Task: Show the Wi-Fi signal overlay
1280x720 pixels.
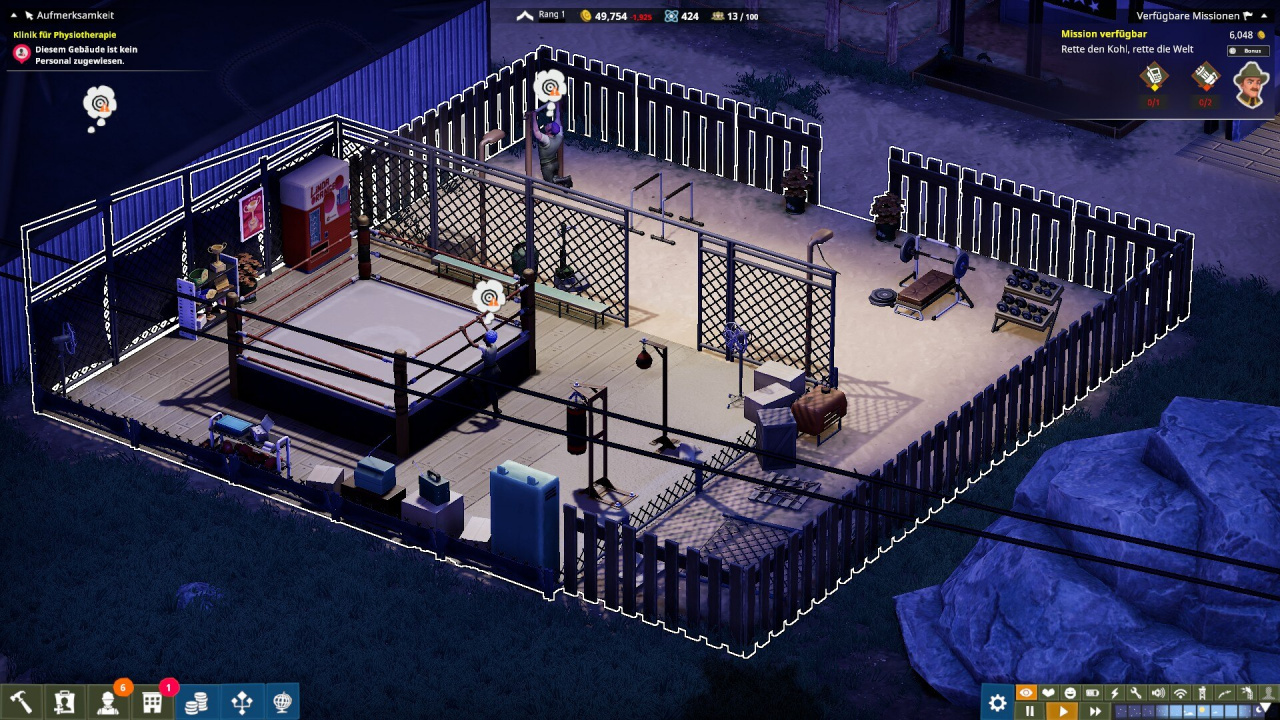Action: click(x=1180, y=693)
